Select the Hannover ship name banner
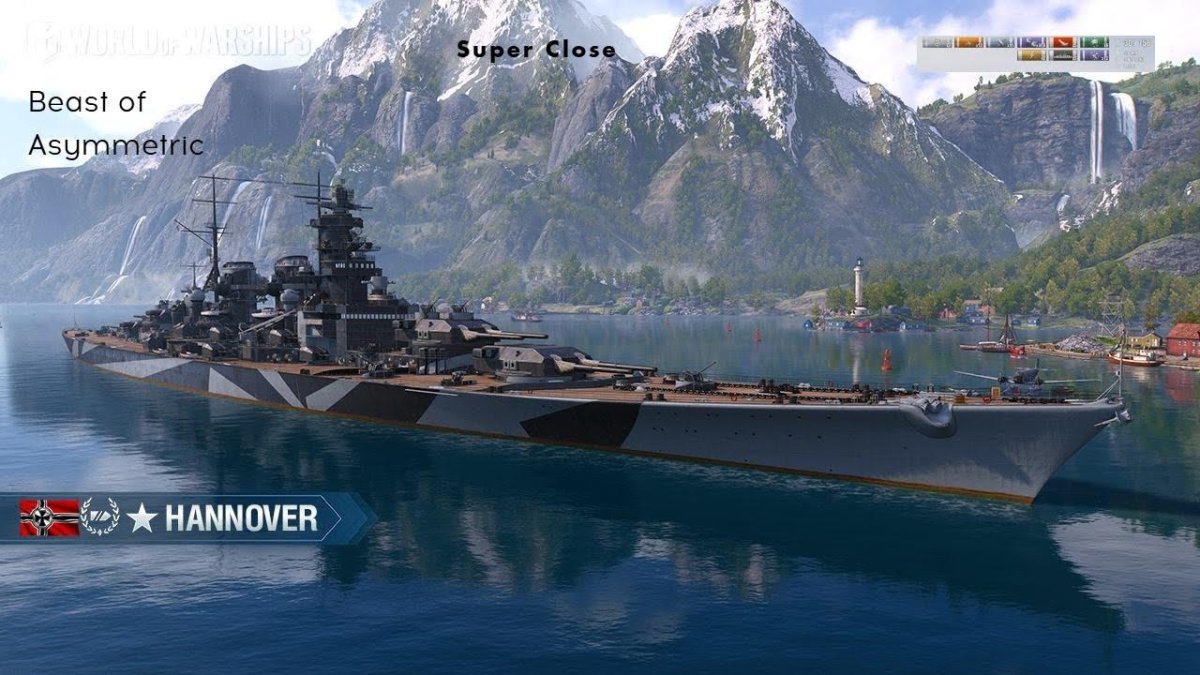This screenshot has height=675, width=1200. click(241, 518)
